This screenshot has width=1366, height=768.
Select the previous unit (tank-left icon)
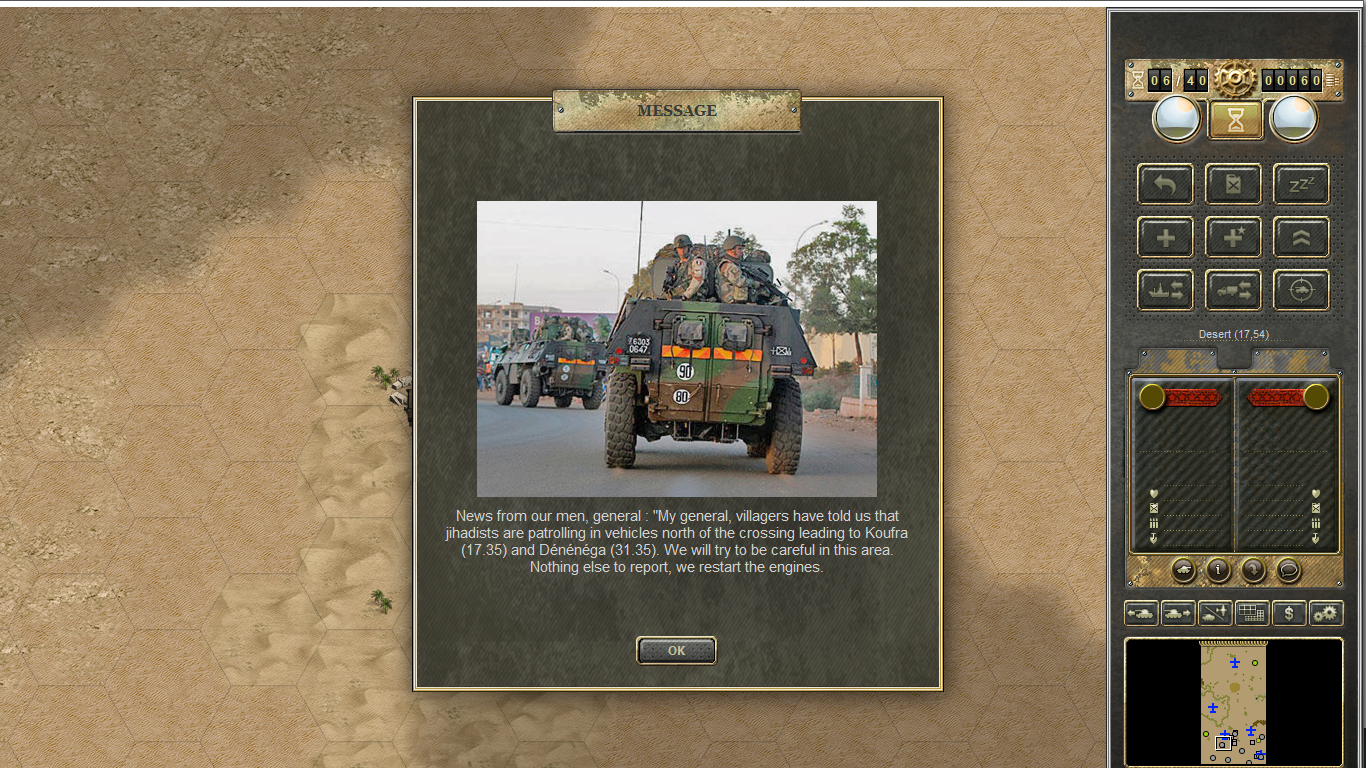[x=1141, y=613]
